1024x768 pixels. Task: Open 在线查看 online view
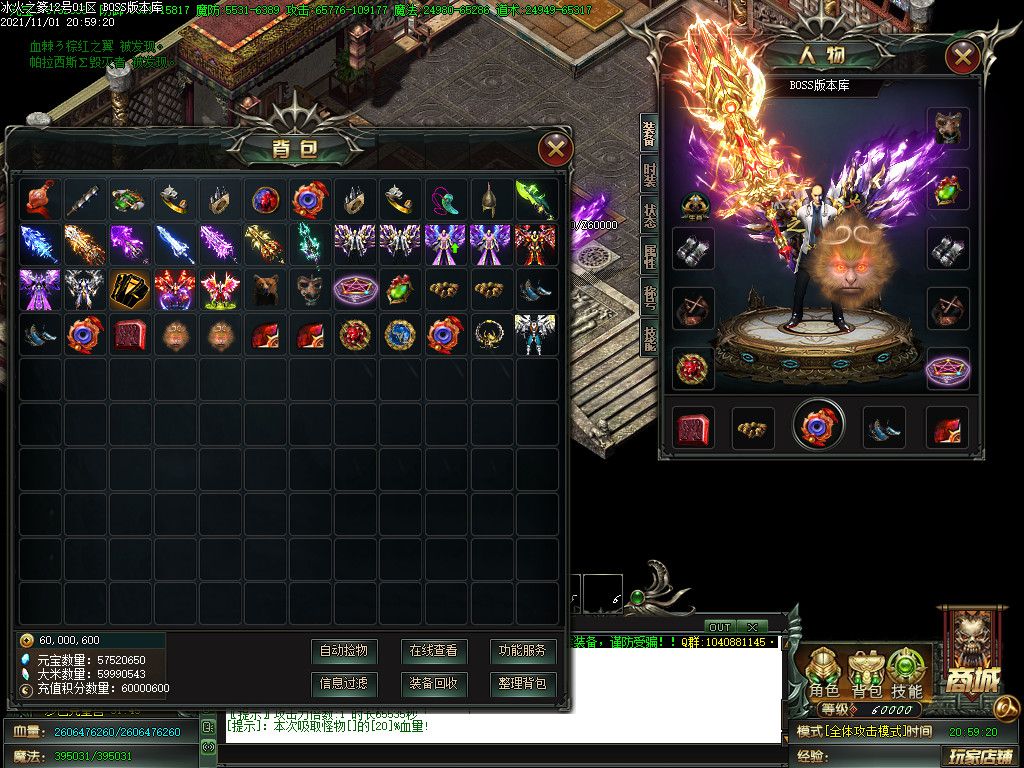[x=433, y=651]
